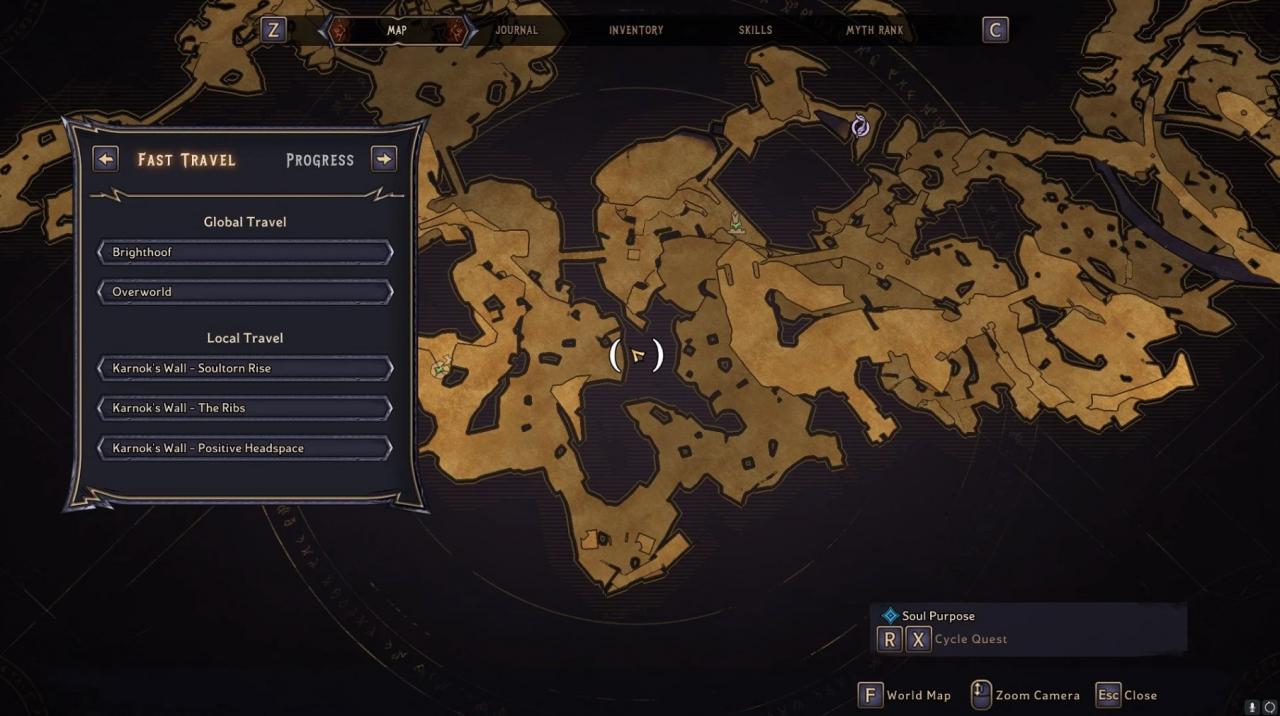1280x716 pixels.
Task: Close the map screen
Action: click(1127, 695)
